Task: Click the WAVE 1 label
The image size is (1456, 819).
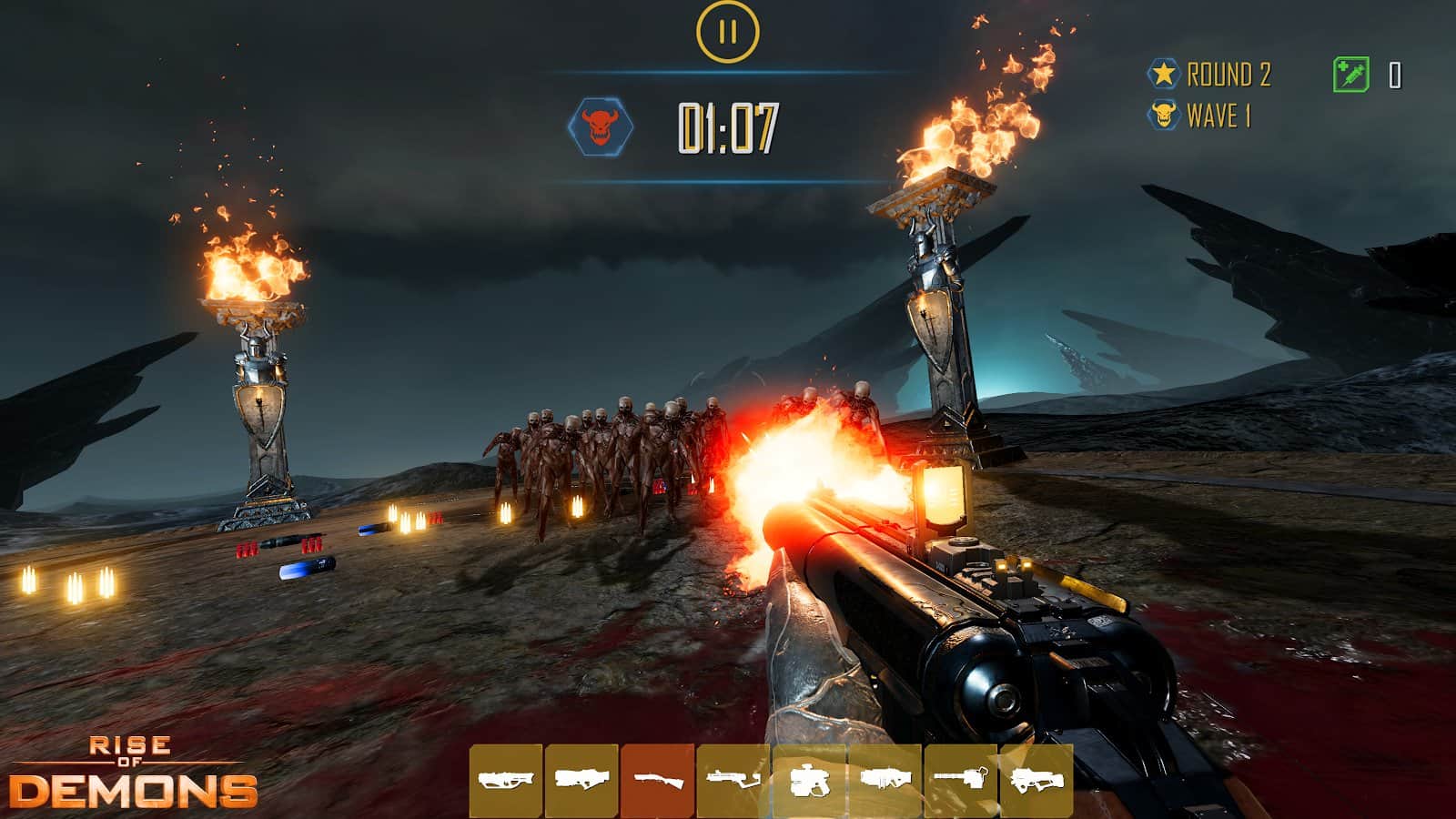Action: (x=1218, y=115)
